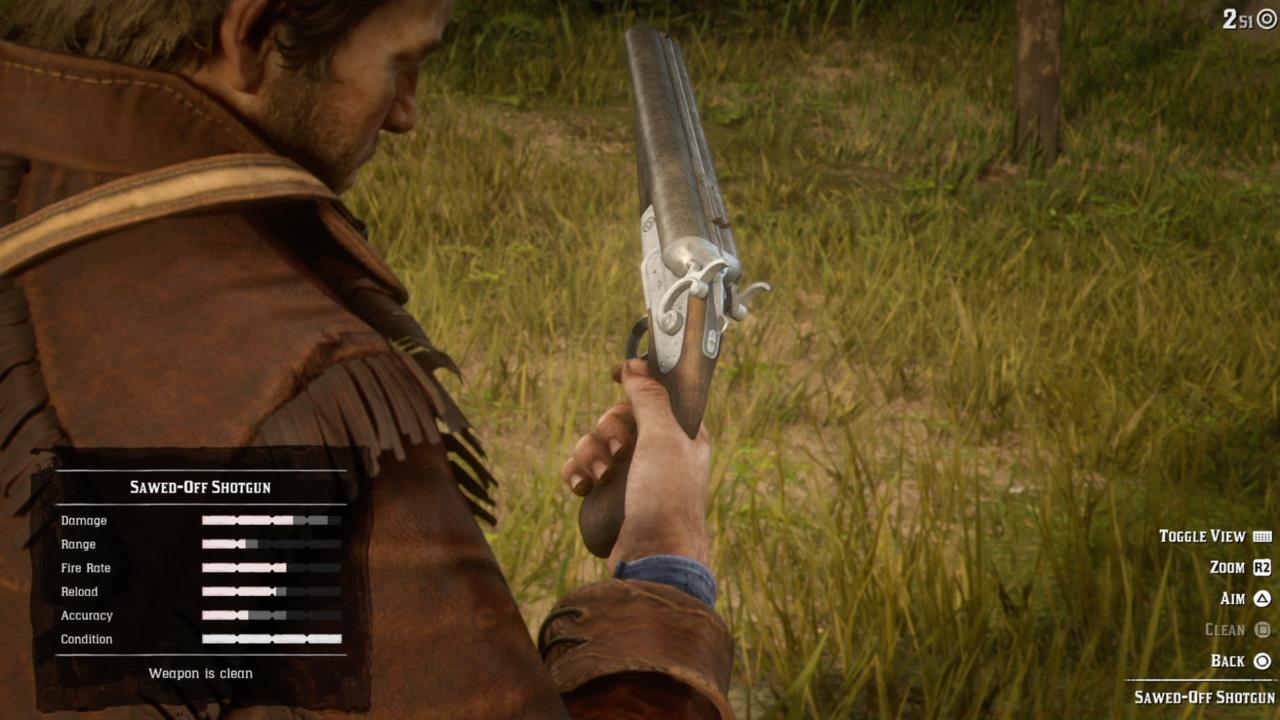1280x720 pixels.
Task: Activate Zoom on the shotgun inspection
Action: tap(1227, 567)
